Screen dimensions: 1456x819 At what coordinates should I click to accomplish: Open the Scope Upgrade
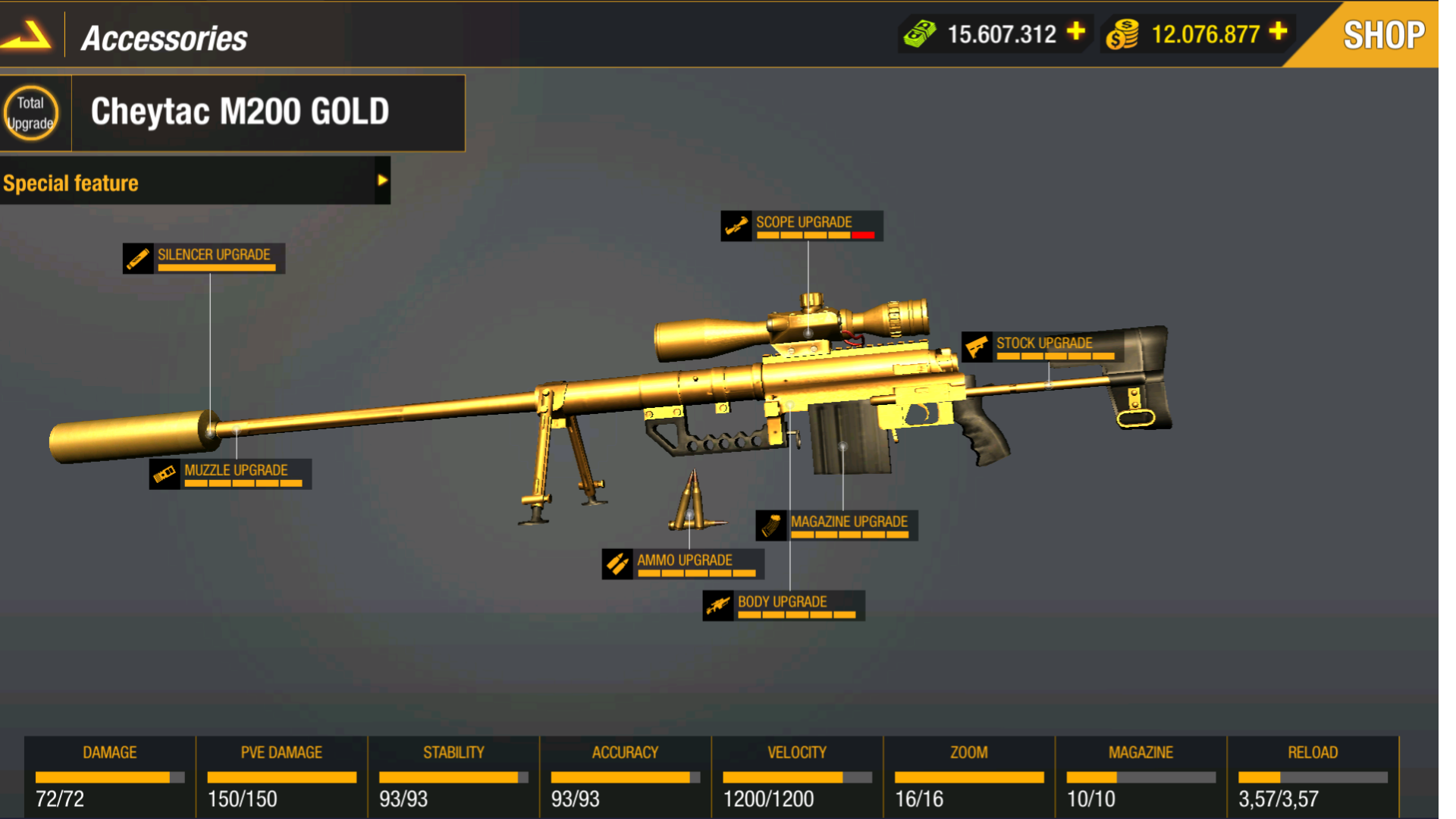[802, 226]
